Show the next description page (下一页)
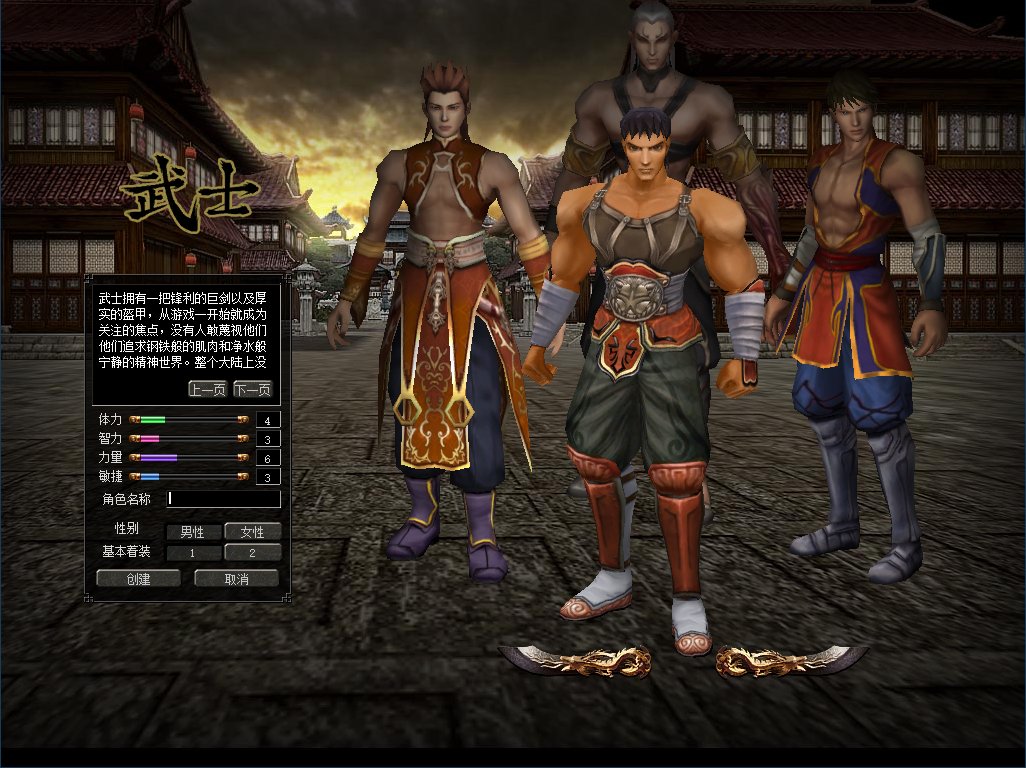1026x768 pixels. coord(252,389)
